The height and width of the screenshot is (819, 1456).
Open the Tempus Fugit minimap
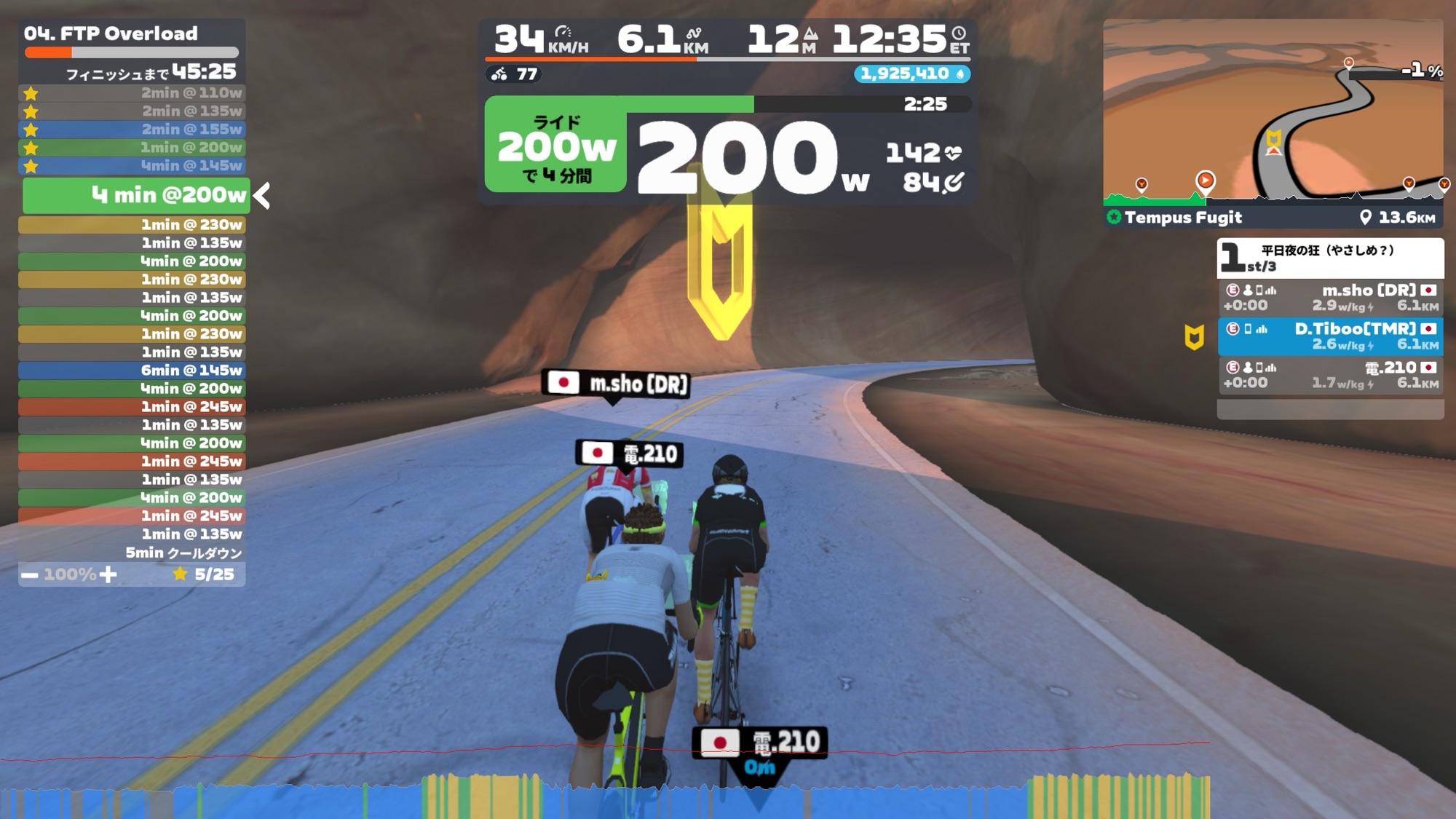pos(1273,116)
